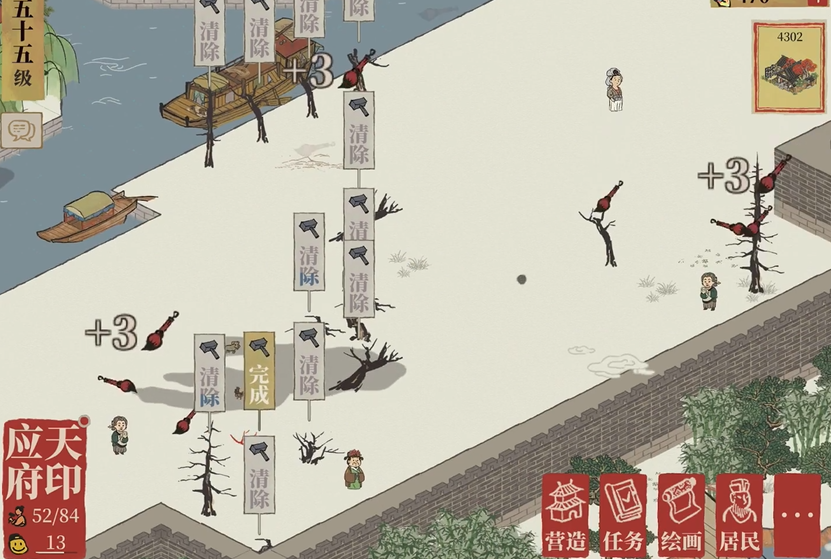Open the building thumbnail showing 4302
The image size is (831, 559).
pos(785,66)
